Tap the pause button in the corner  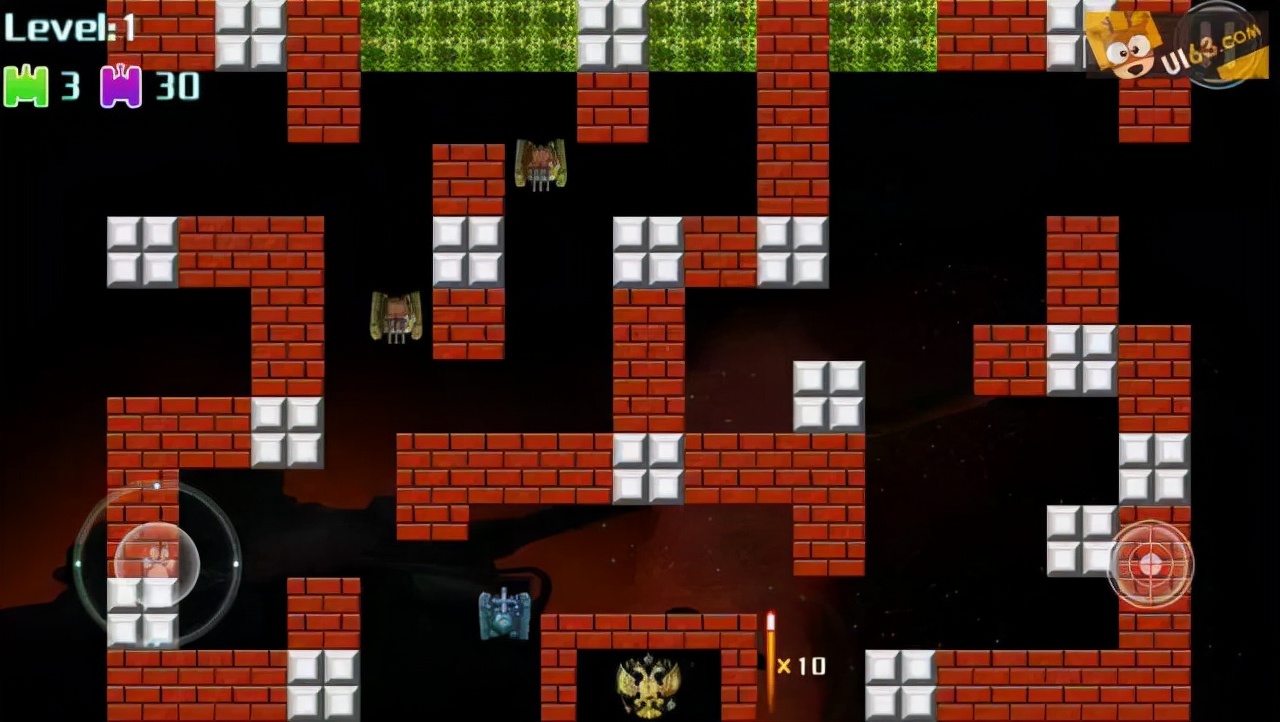point(1220,44)
